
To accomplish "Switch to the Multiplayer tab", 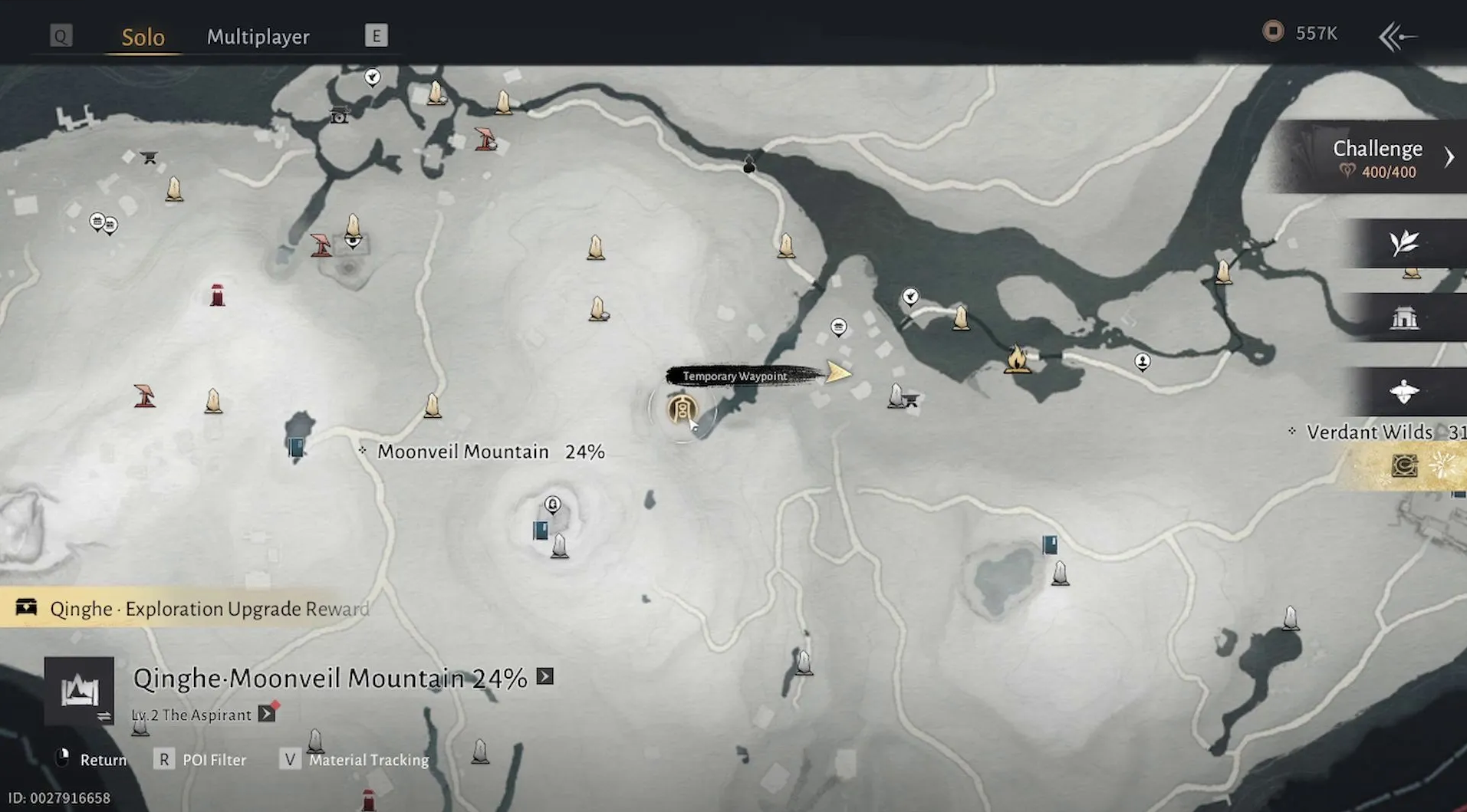I will [x=258, y=37].
